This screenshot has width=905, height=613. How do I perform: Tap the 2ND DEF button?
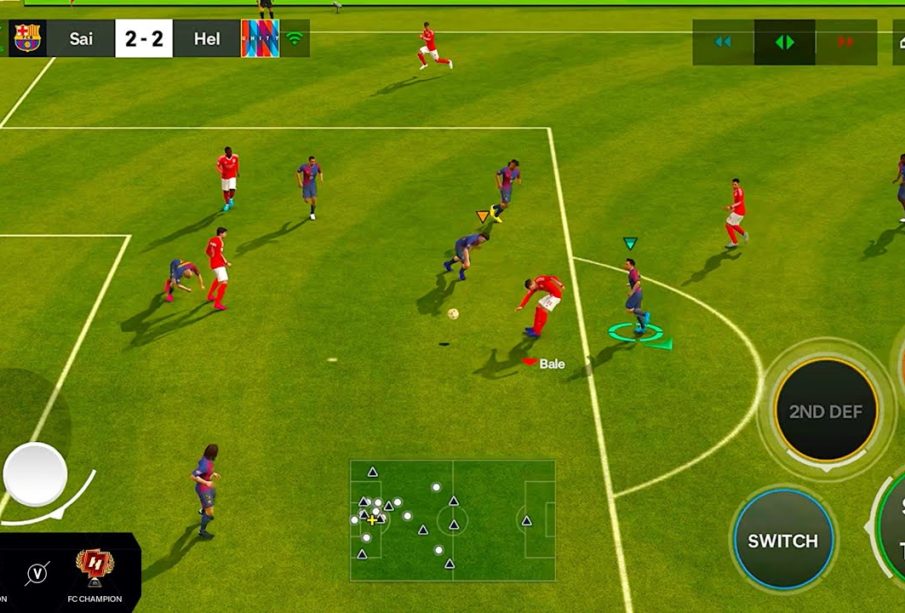point(825,410)
